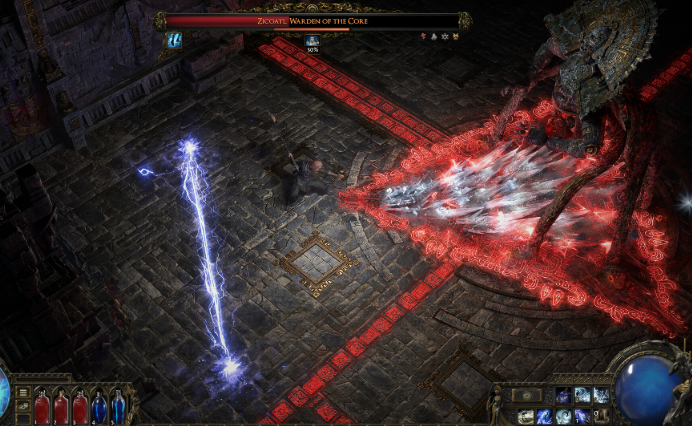
Task: Click the lightning buff icon under boss bar
Action: point(175,40)
